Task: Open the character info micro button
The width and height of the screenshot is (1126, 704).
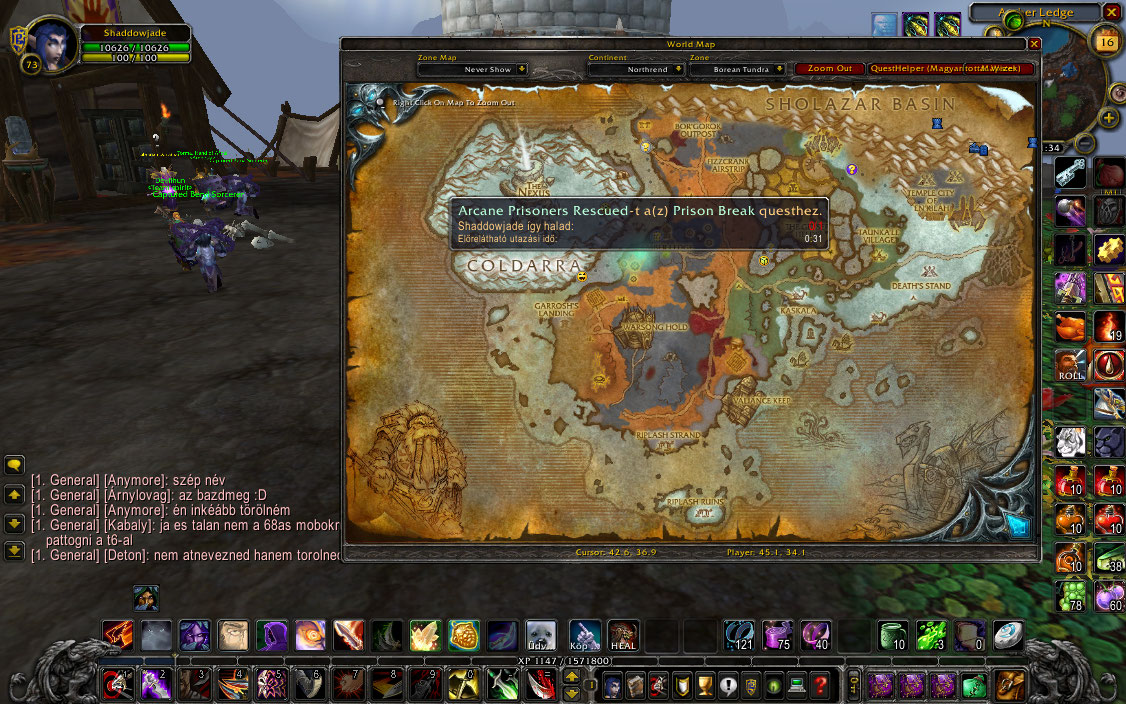Action: [613, 686]
